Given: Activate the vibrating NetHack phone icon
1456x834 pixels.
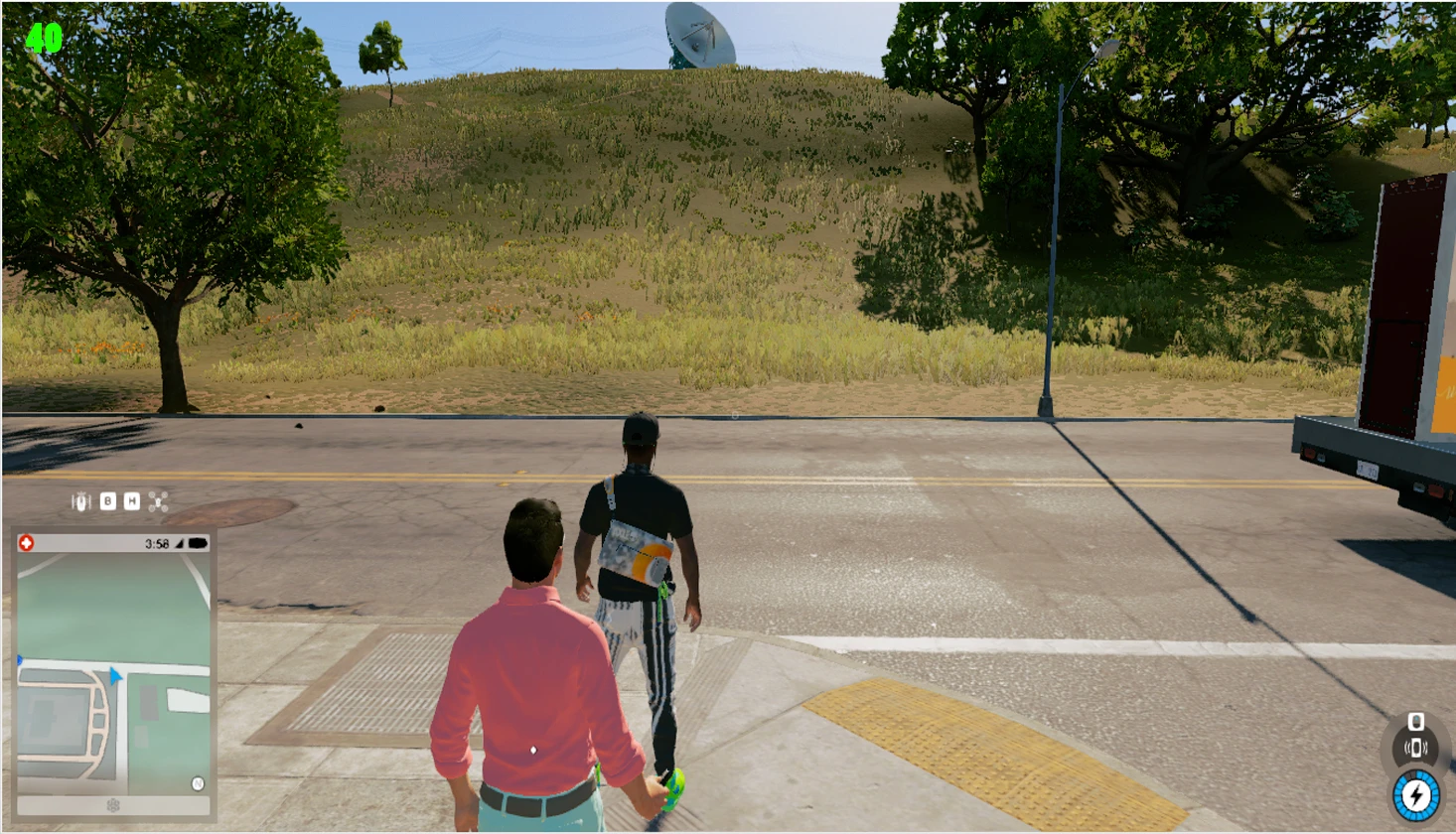Looking at the screenshot, I should 1416,747.
